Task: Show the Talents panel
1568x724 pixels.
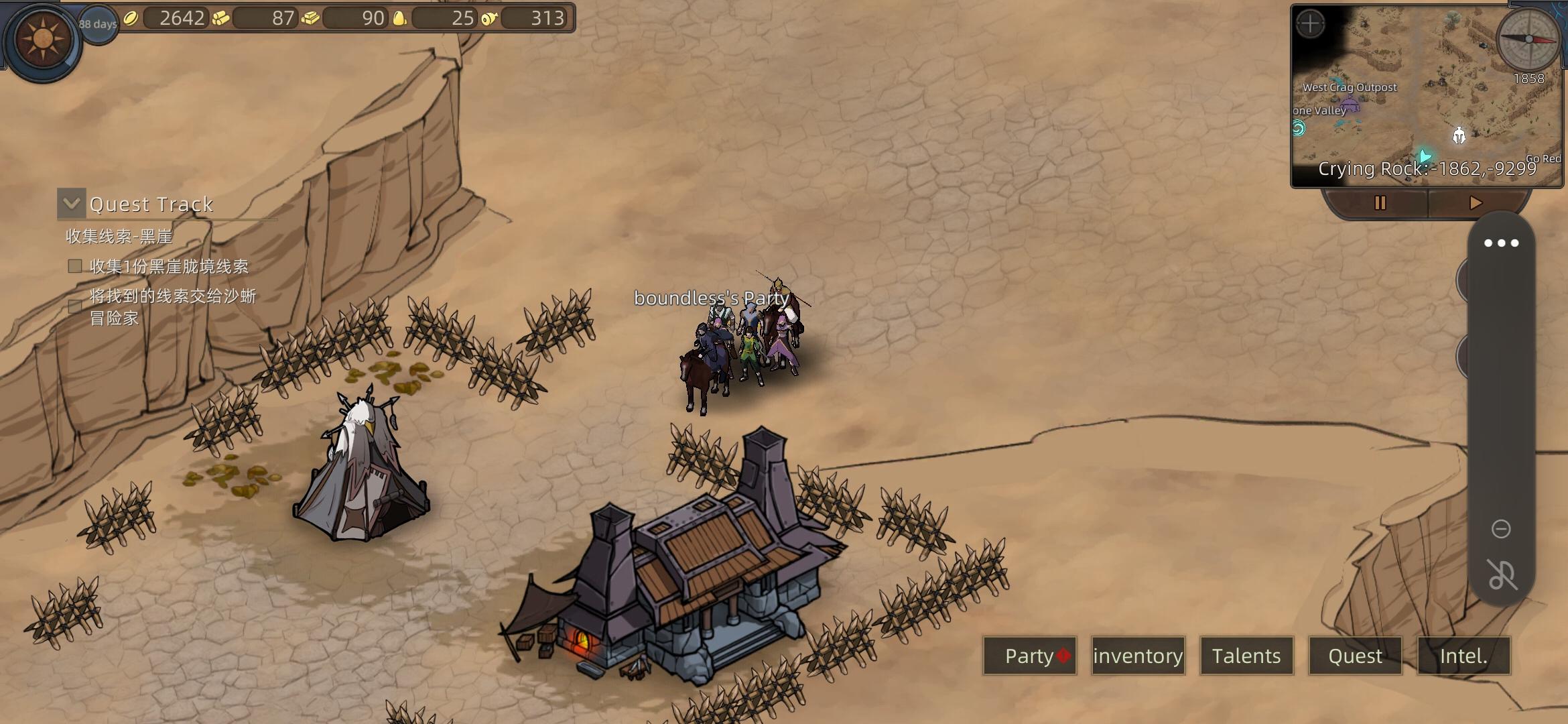Action: point(1246,656)
